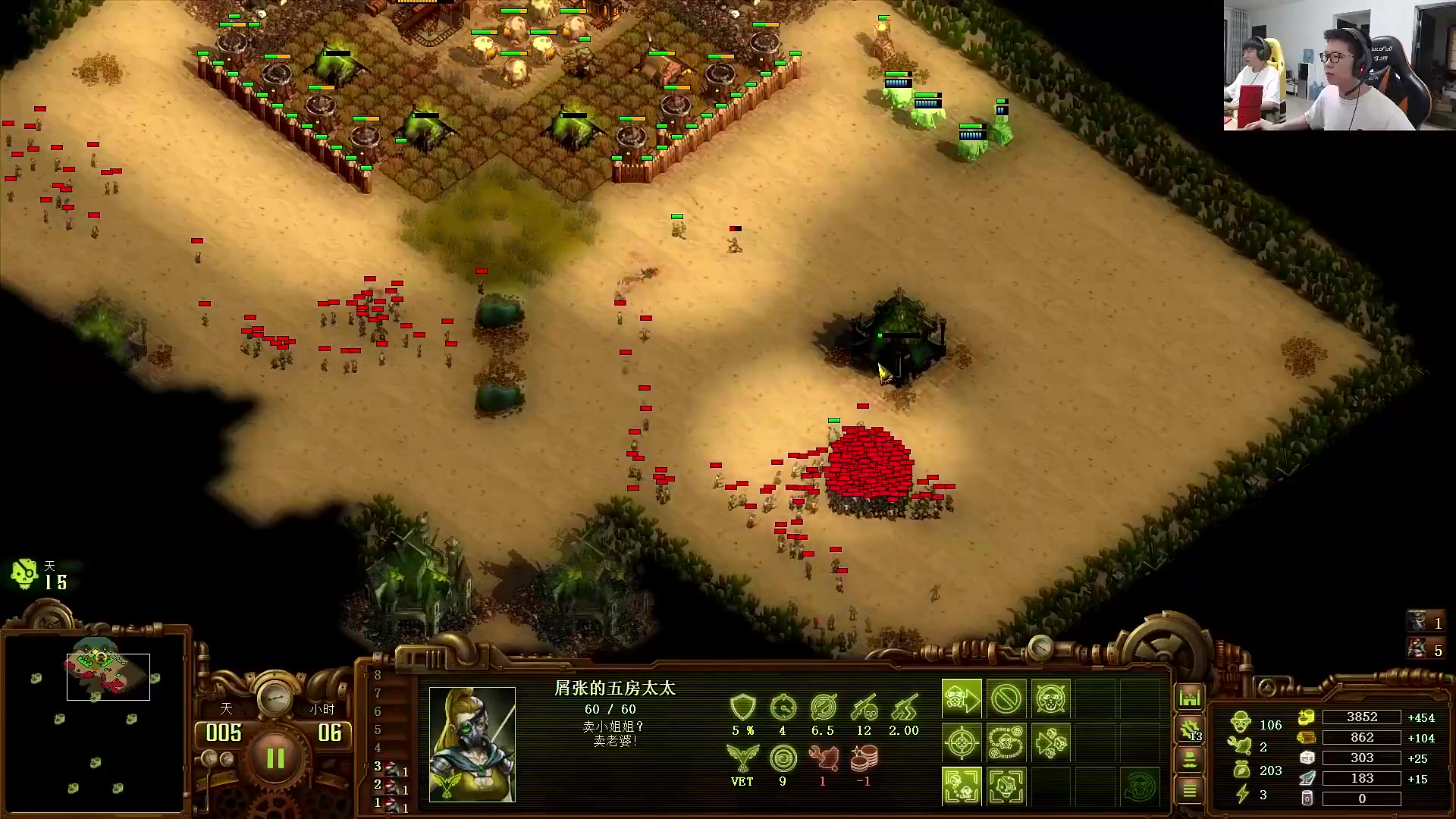Choose the chase zombies command icon
This screenshot has width=1456, height=819.
[x=1050, y=742]
